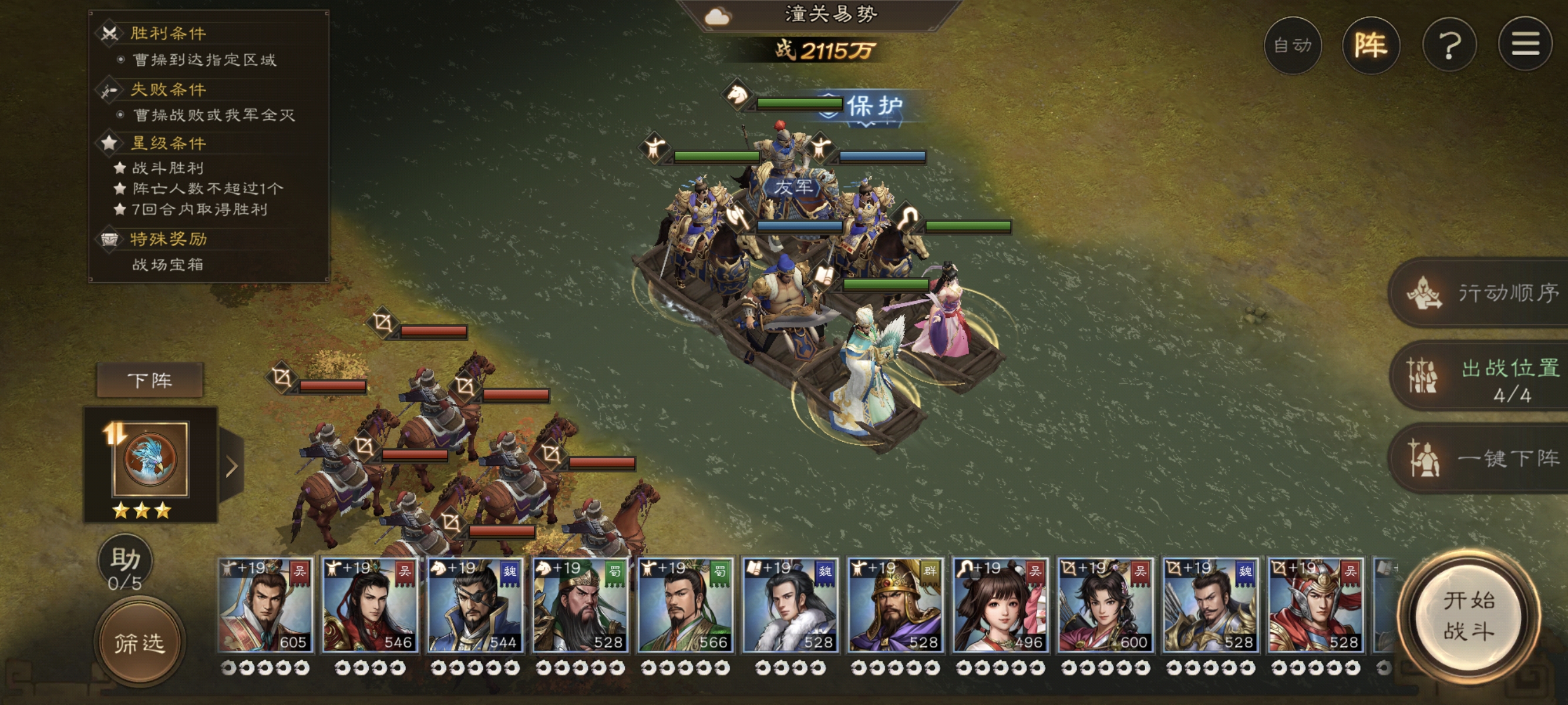Open the question mark help button

1449,46
